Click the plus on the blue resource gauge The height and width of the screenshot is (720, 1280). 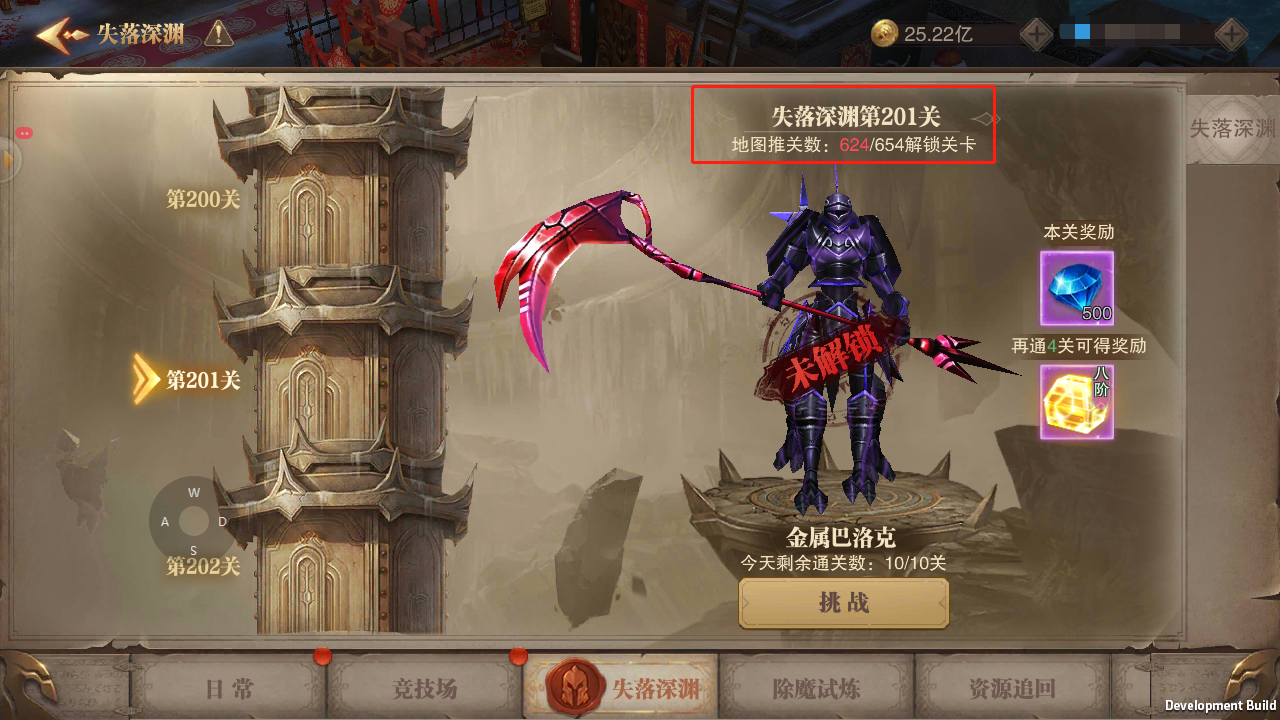1232,33
